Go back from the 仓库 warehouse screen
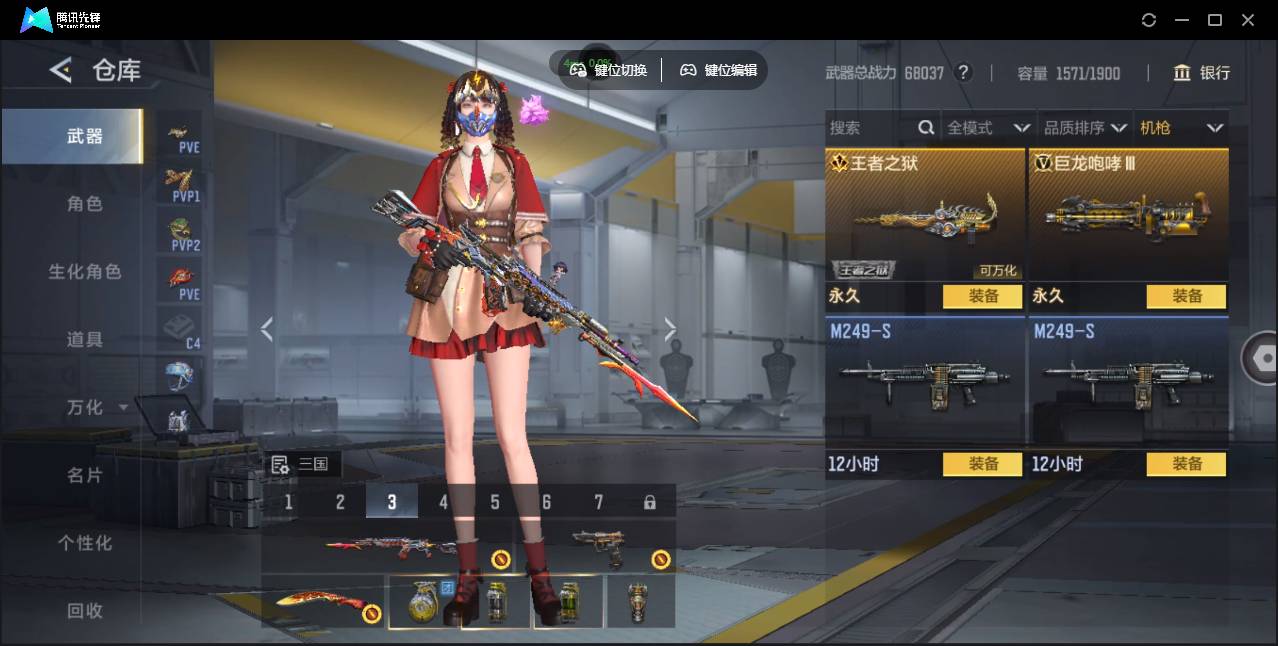Image resolution: width=1278 pixels, height=646 pixels. 61,70
